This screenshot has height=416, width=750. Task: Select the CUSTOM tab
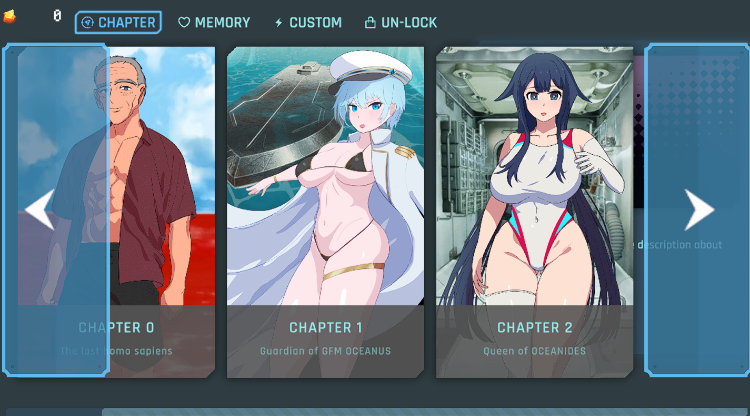tap(307, 22)
